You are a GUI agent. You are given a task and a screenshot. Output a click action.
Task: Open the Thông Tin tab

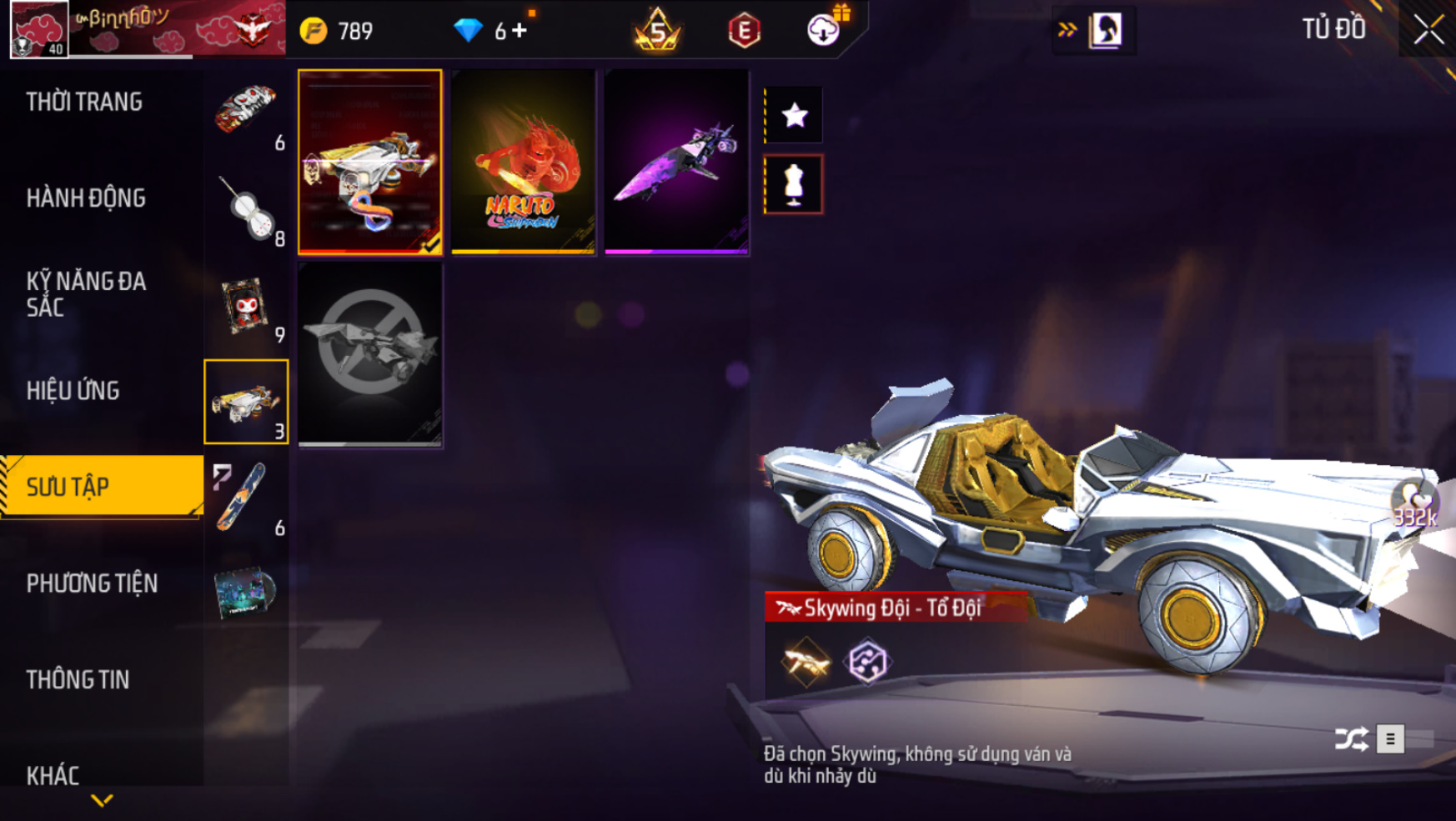(x=78, y=680)
